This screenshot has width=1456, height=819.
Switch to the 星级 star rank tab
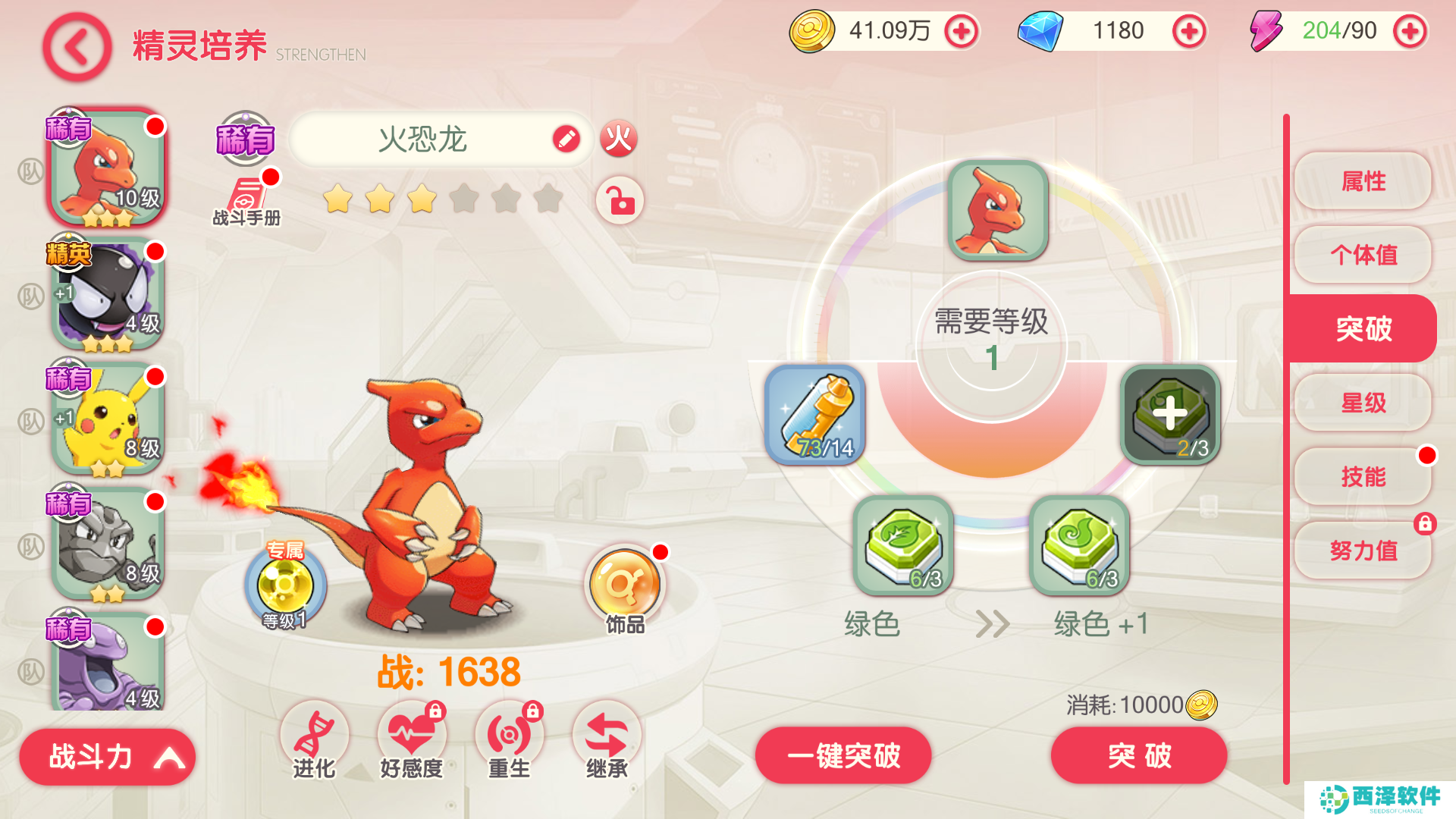point(1363,403)
